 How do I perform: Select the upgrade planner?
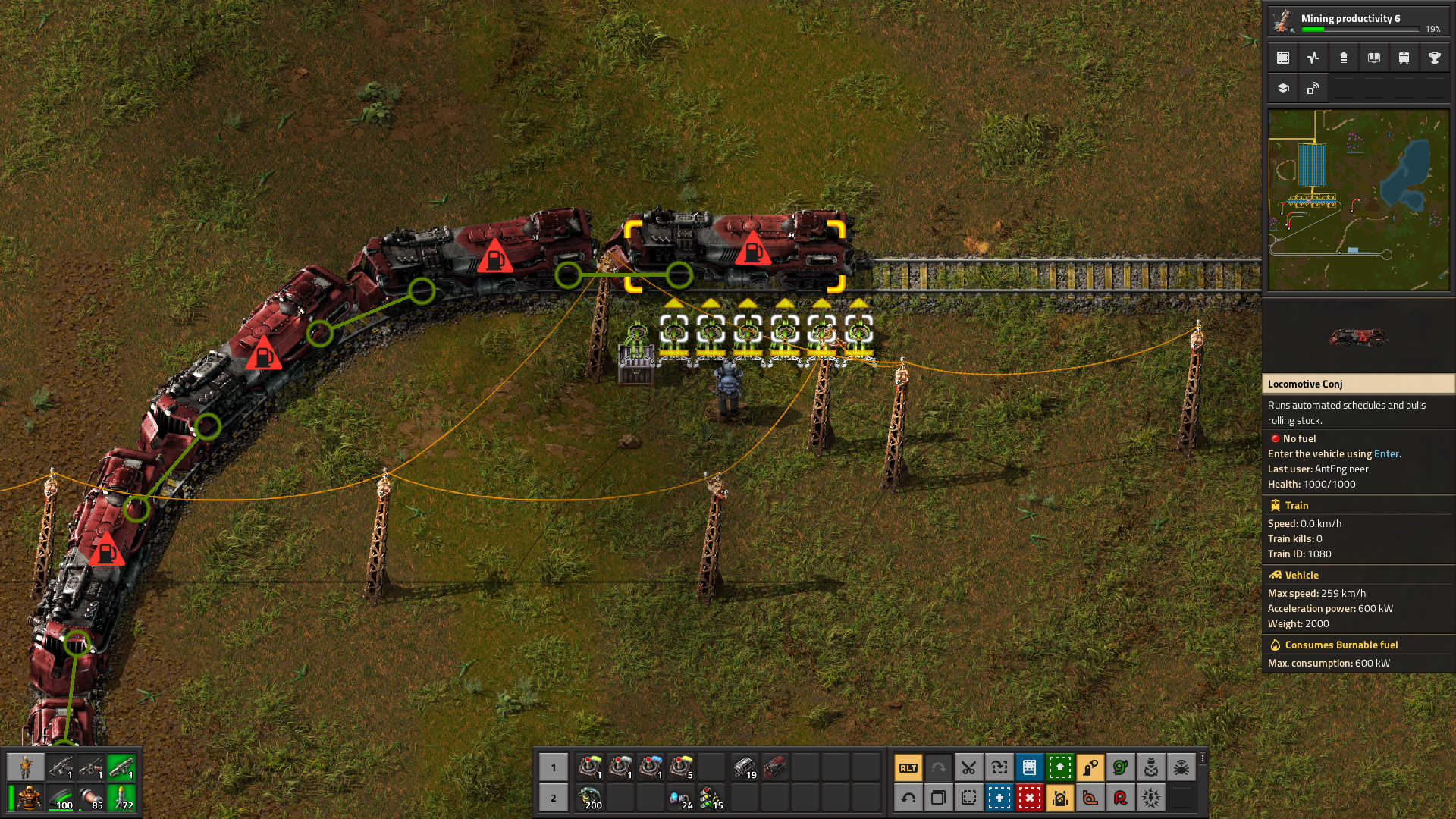coord(1060,768)
